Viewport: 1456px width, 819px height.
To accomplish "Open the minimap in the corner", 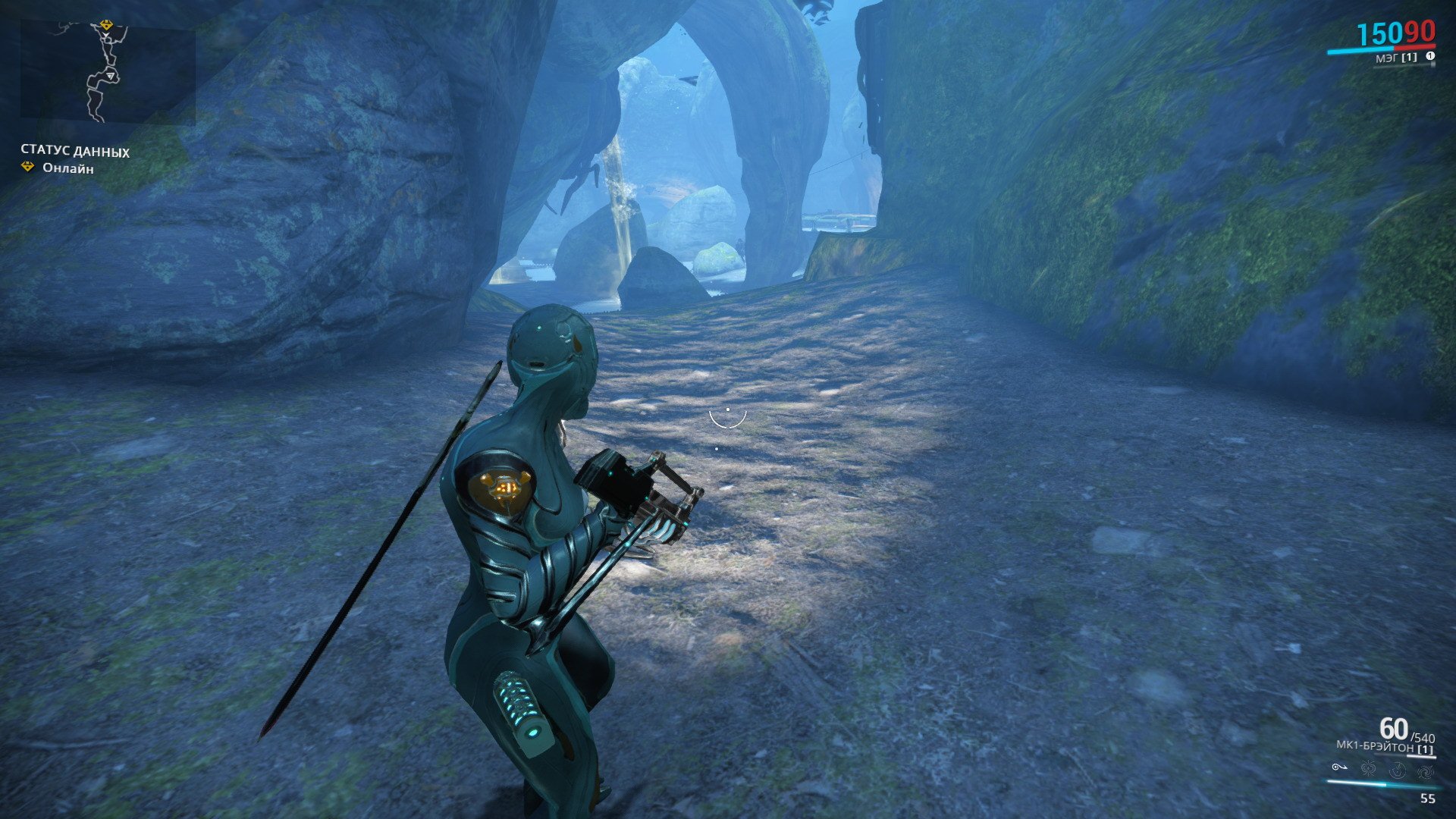I will 107,72.
